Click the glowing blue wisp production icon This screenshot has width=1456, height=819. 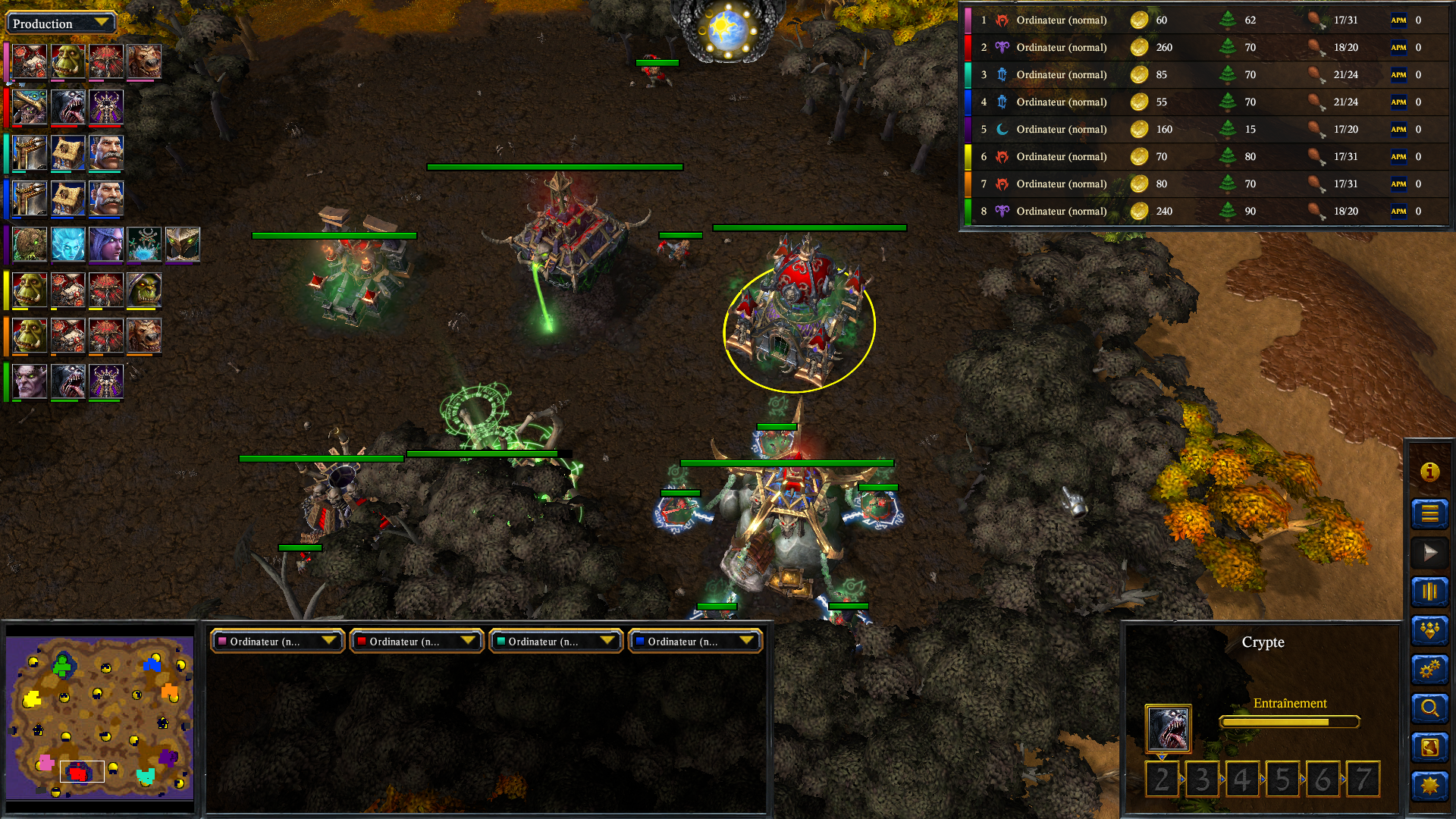tap(68, 244)
